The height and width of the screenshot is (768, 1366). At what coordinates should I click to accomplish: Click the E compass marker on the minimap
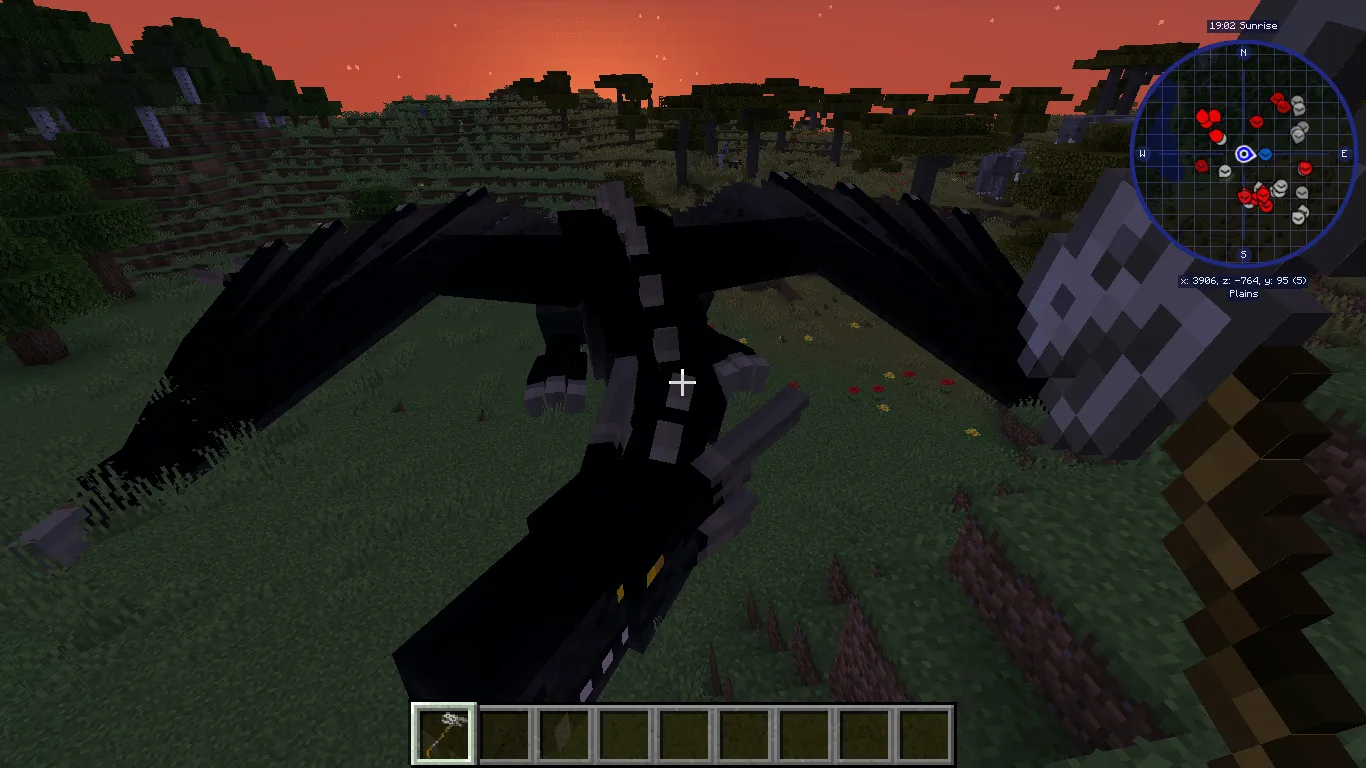pos(1345,154)
